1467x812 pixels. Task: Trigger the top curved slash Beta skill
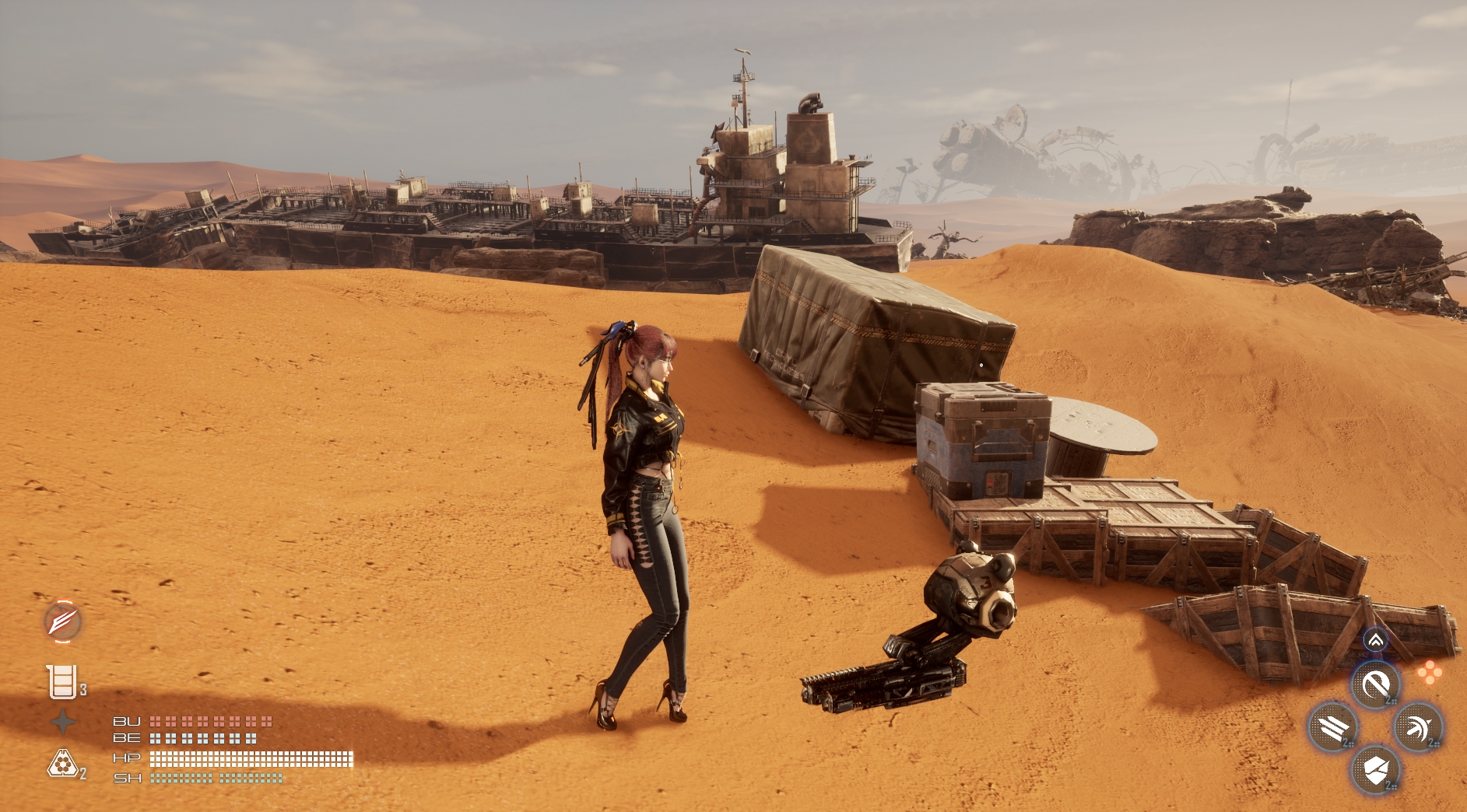coord(1375,685)
